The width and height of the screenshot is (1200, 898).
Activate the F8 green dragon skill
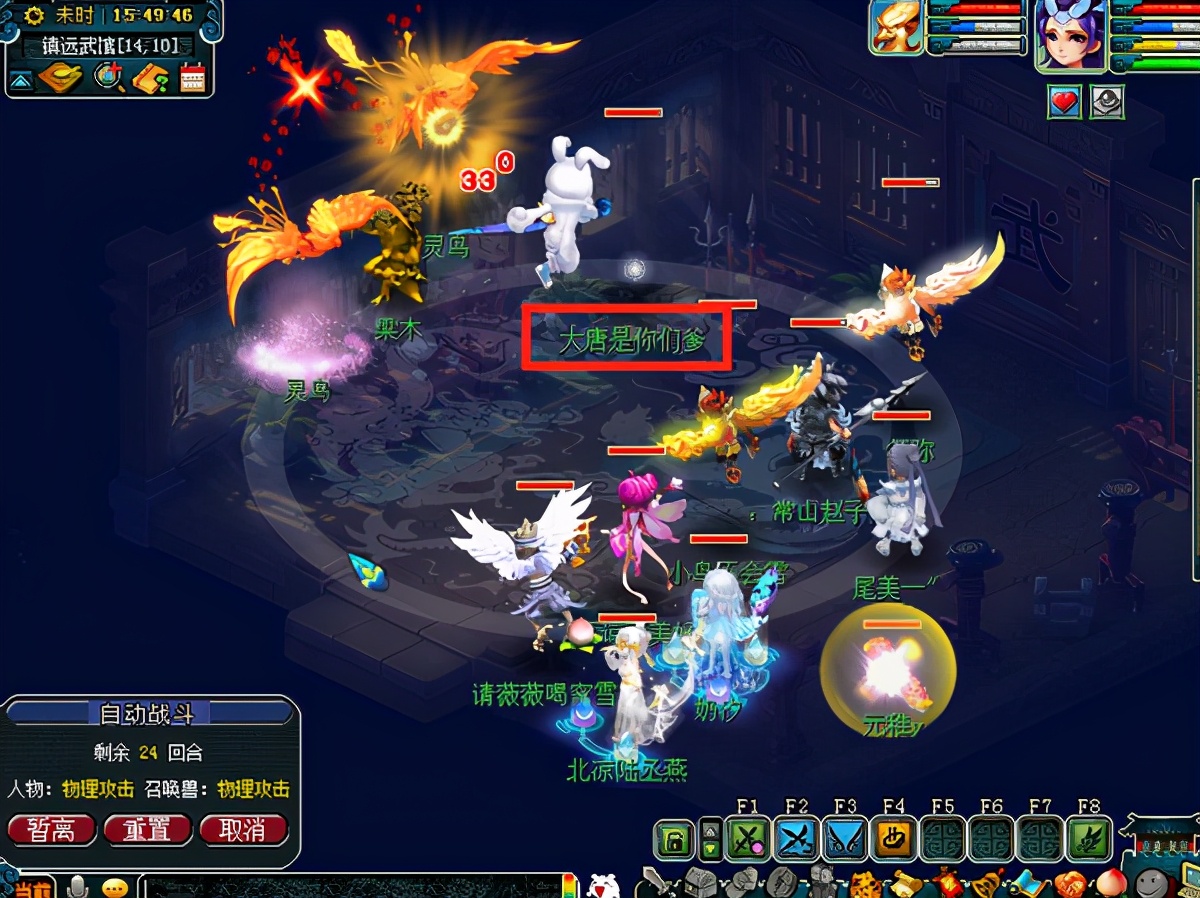click(1090, 839)
